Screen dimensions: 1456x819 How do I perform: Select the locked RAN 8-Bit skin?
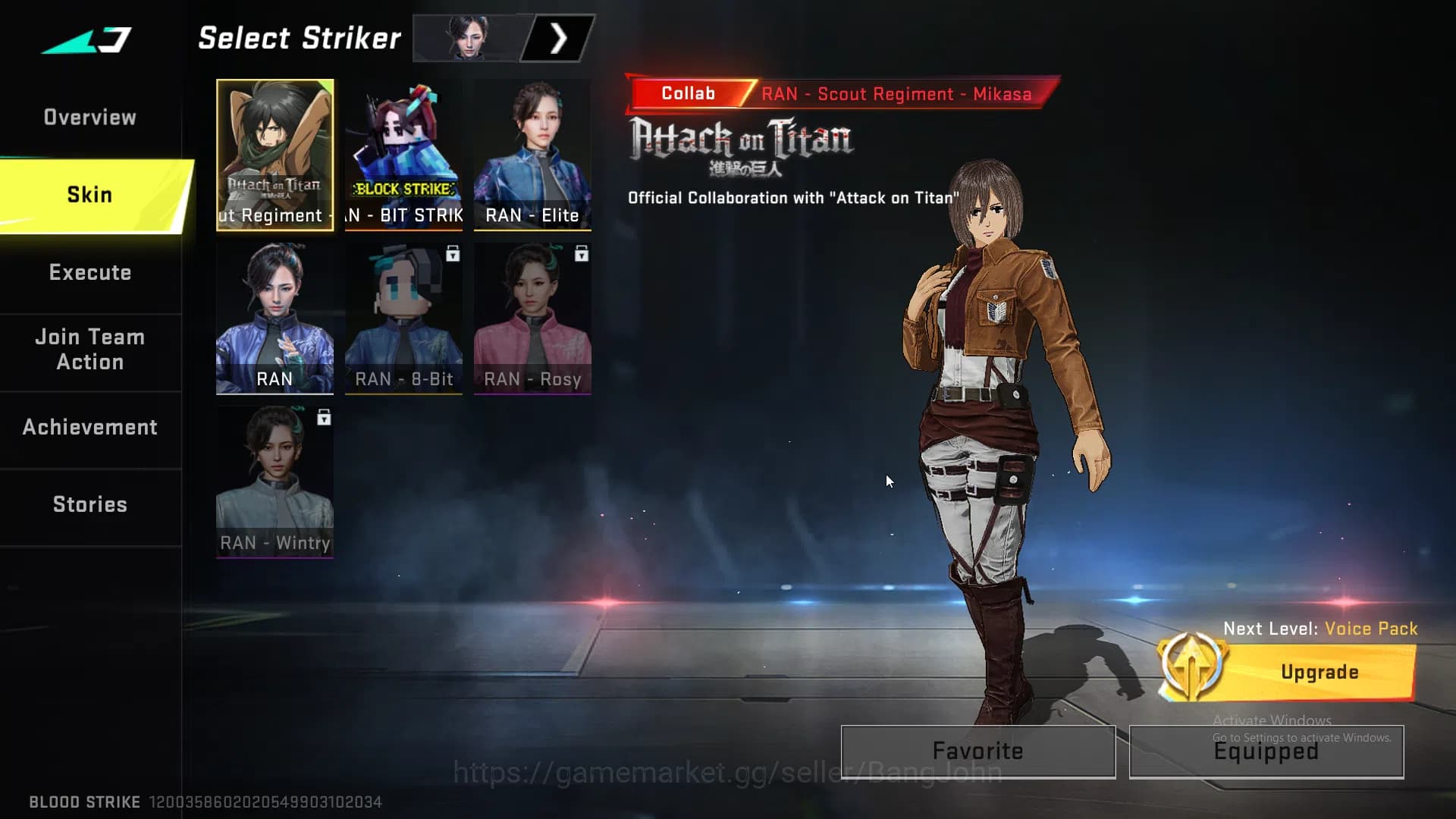tap(403, 318)
